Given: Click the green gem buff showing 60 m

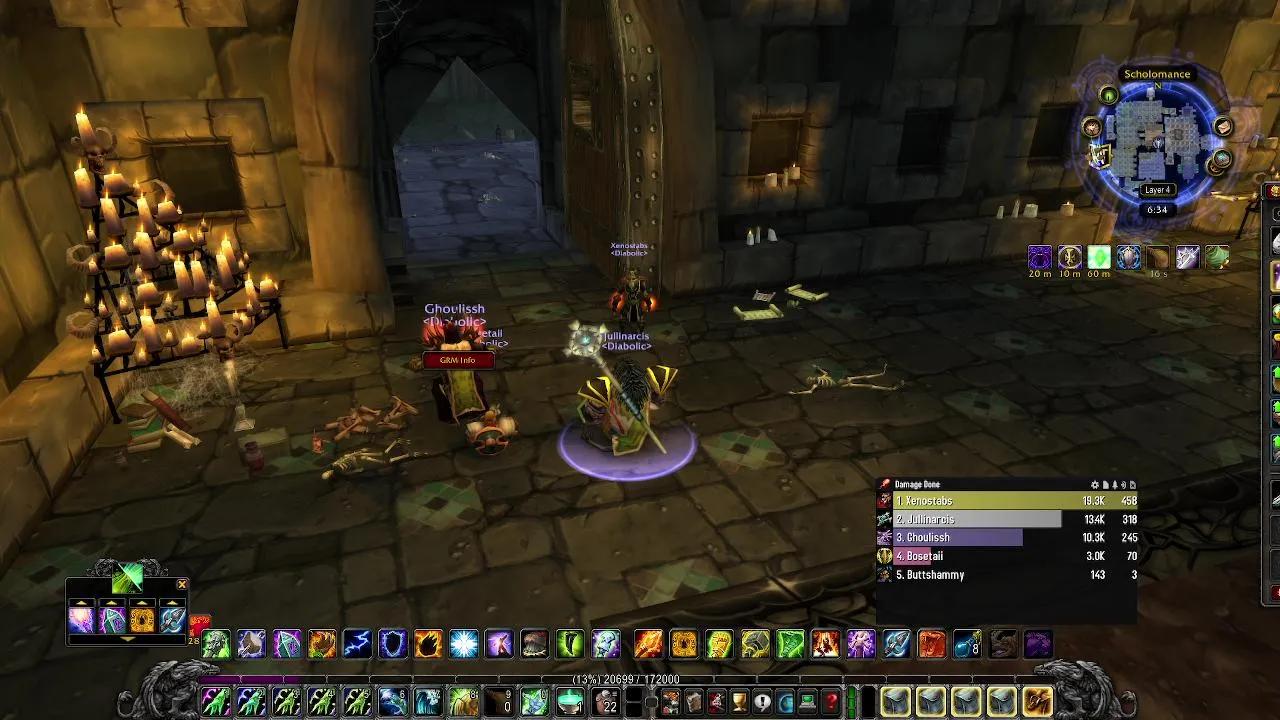Looking at the screenshot, I should click(1099, 257).
